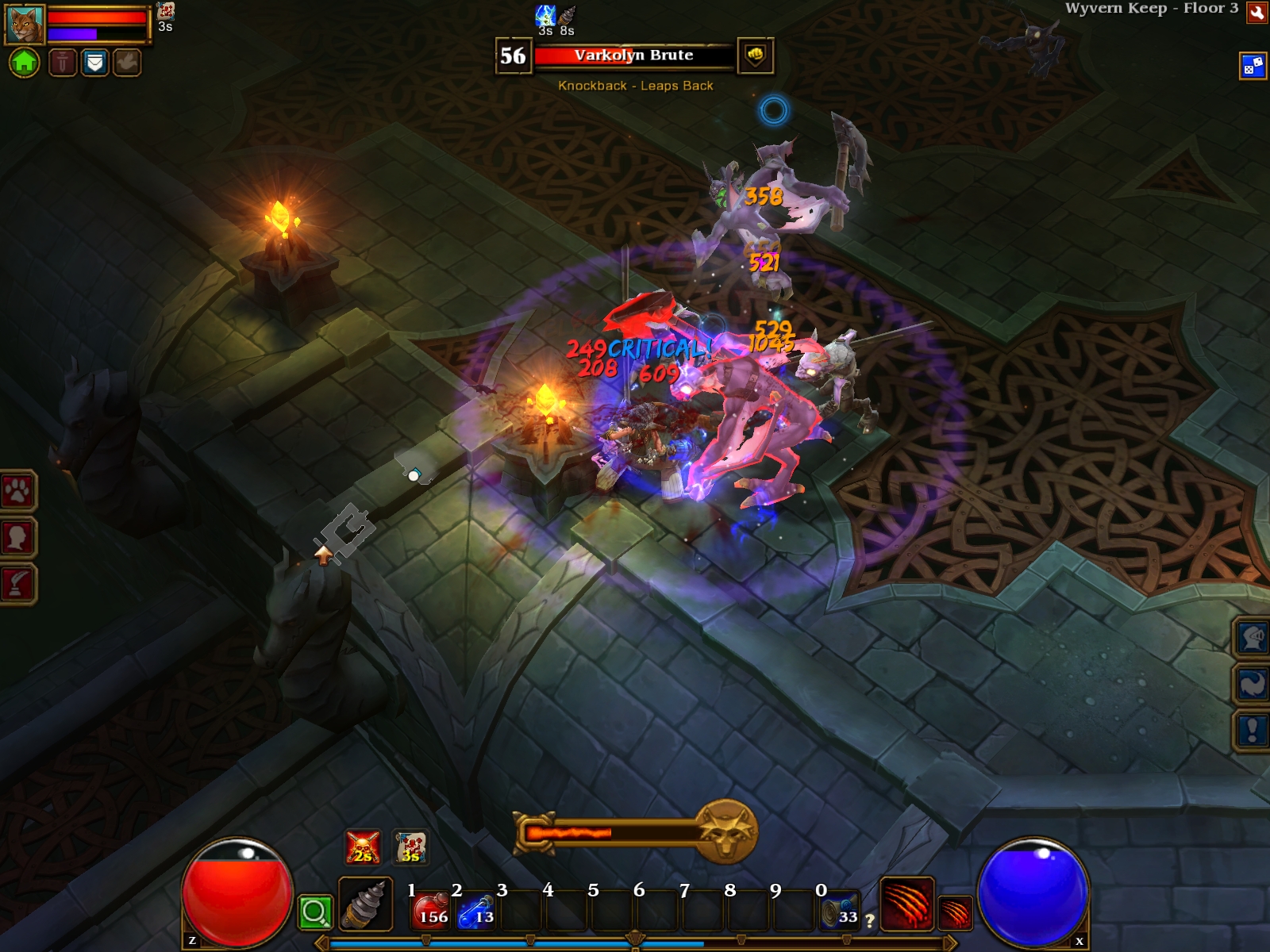Click the blue swirl side button

(x=1253, y=683)
